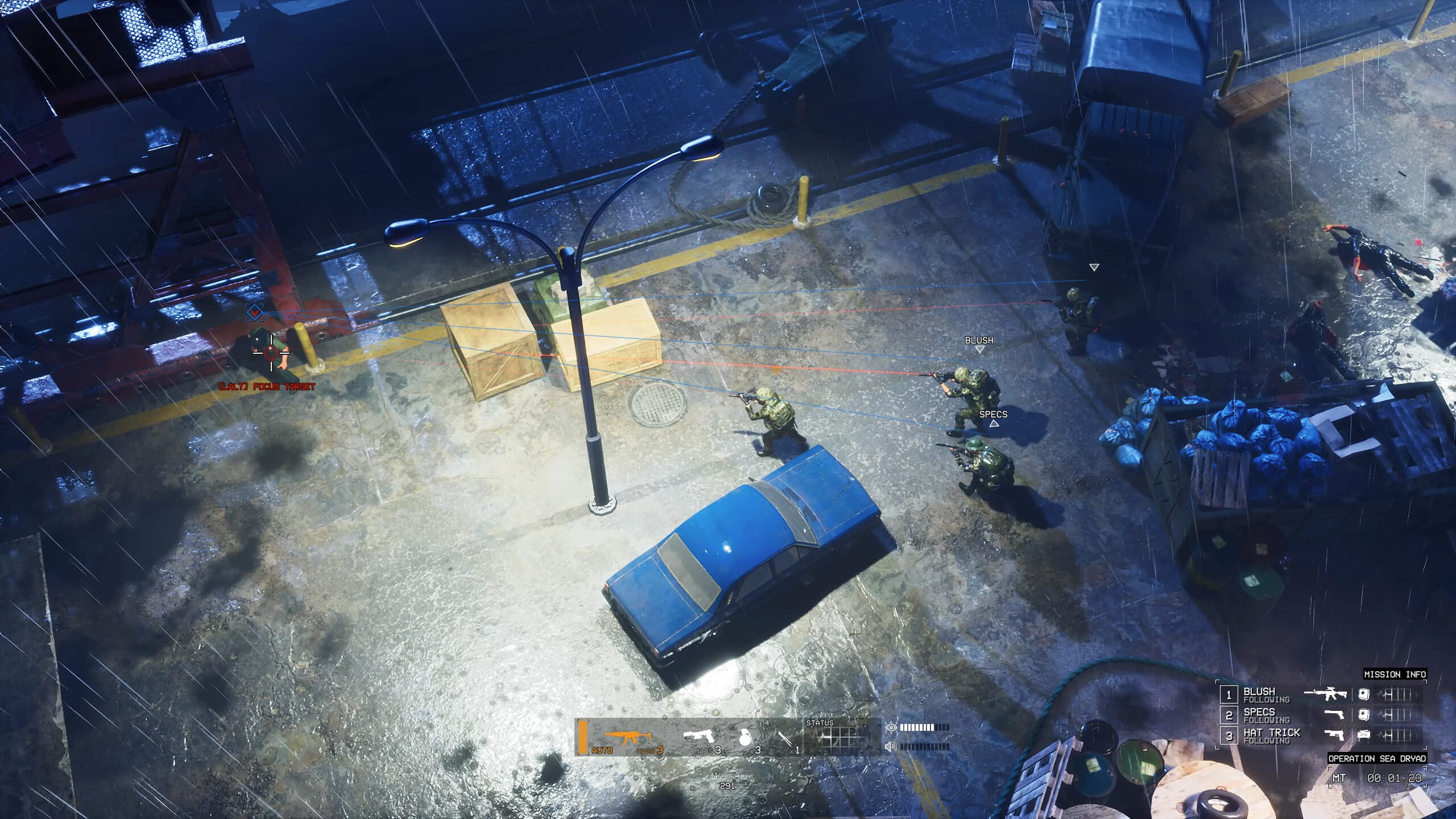This screenshot has height=819, width=1456.
Task: Click the speaker icon near the sound meter
Action: pyautogui.click(x=890, y=747)
